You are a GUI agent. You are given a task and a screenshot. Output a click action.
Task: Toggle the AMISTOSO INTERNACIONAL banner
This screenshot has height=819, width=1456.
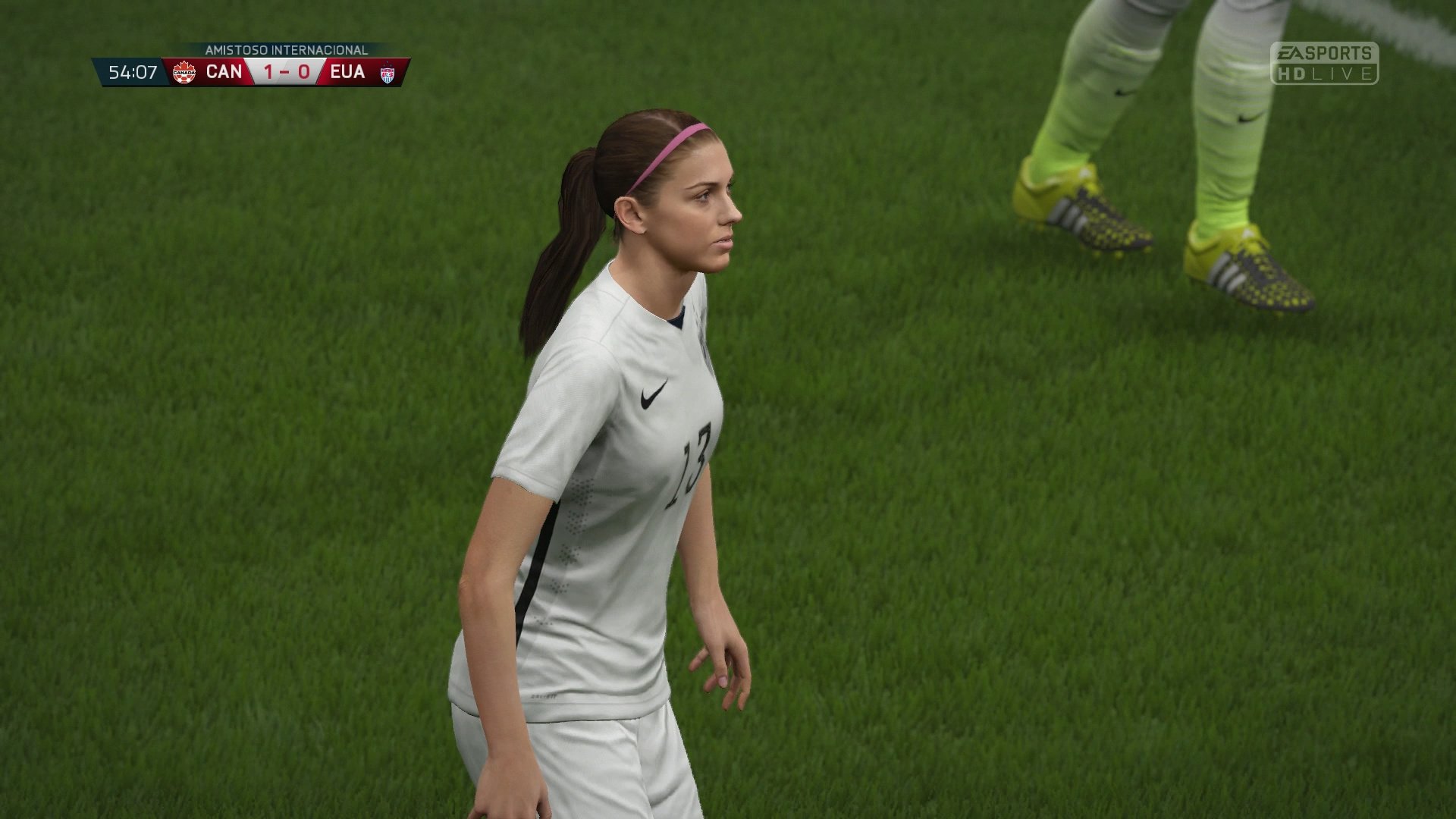click(x=284, y=49)
